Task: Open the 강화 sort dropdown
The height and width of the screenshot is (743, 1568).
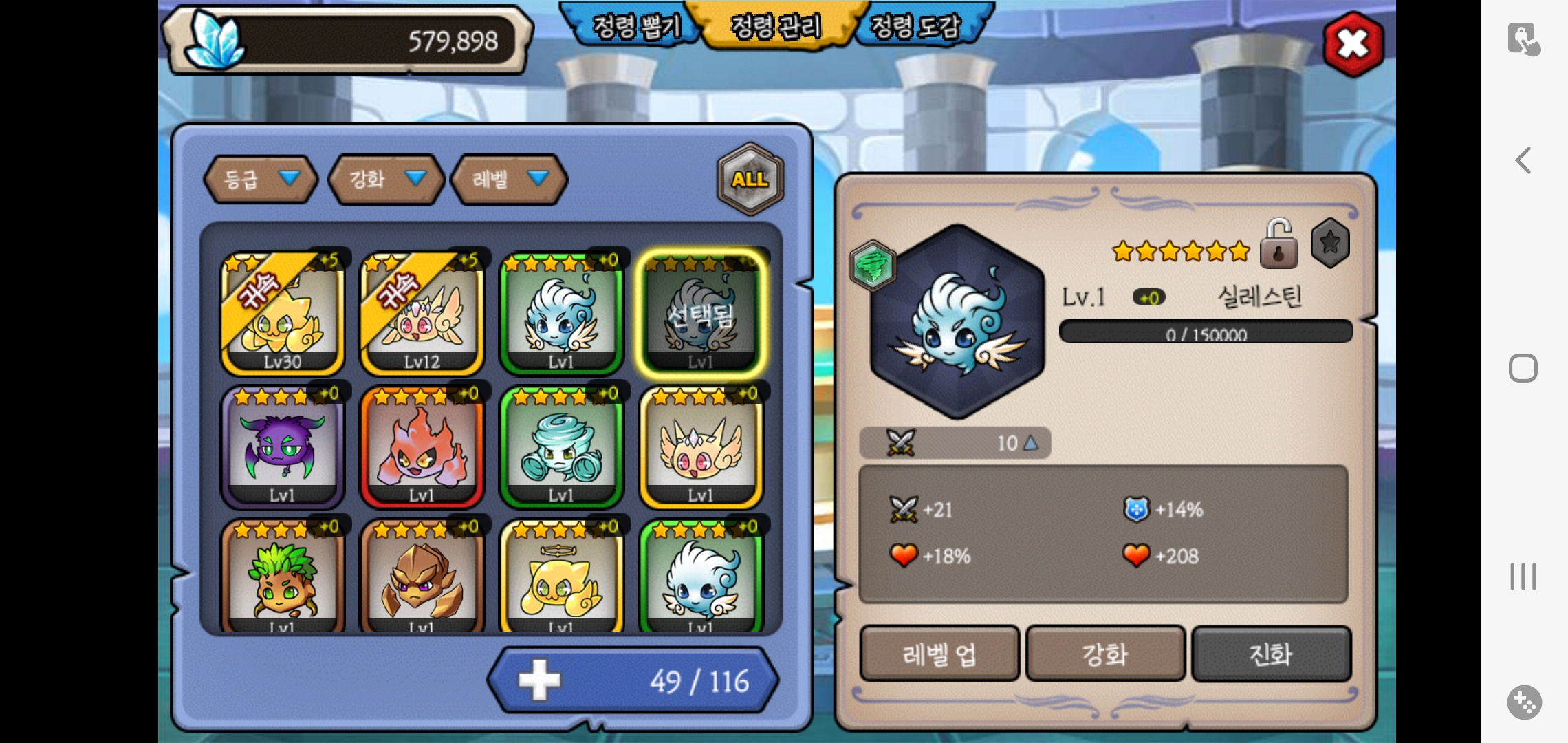Action: (x=386, y=180)
